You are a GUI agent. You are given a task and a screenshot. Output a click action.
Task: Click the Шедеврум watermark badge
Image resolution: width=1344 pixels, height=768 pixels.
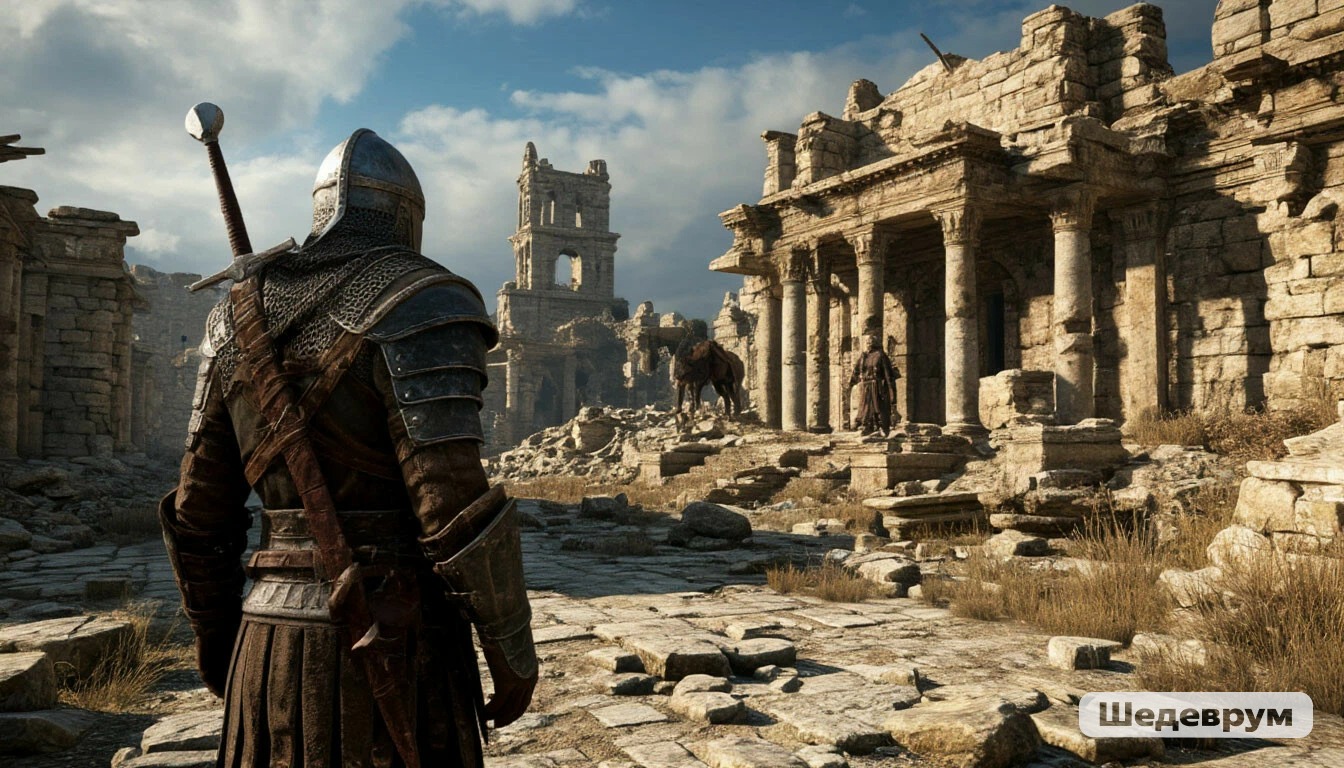click(1195, 715)
